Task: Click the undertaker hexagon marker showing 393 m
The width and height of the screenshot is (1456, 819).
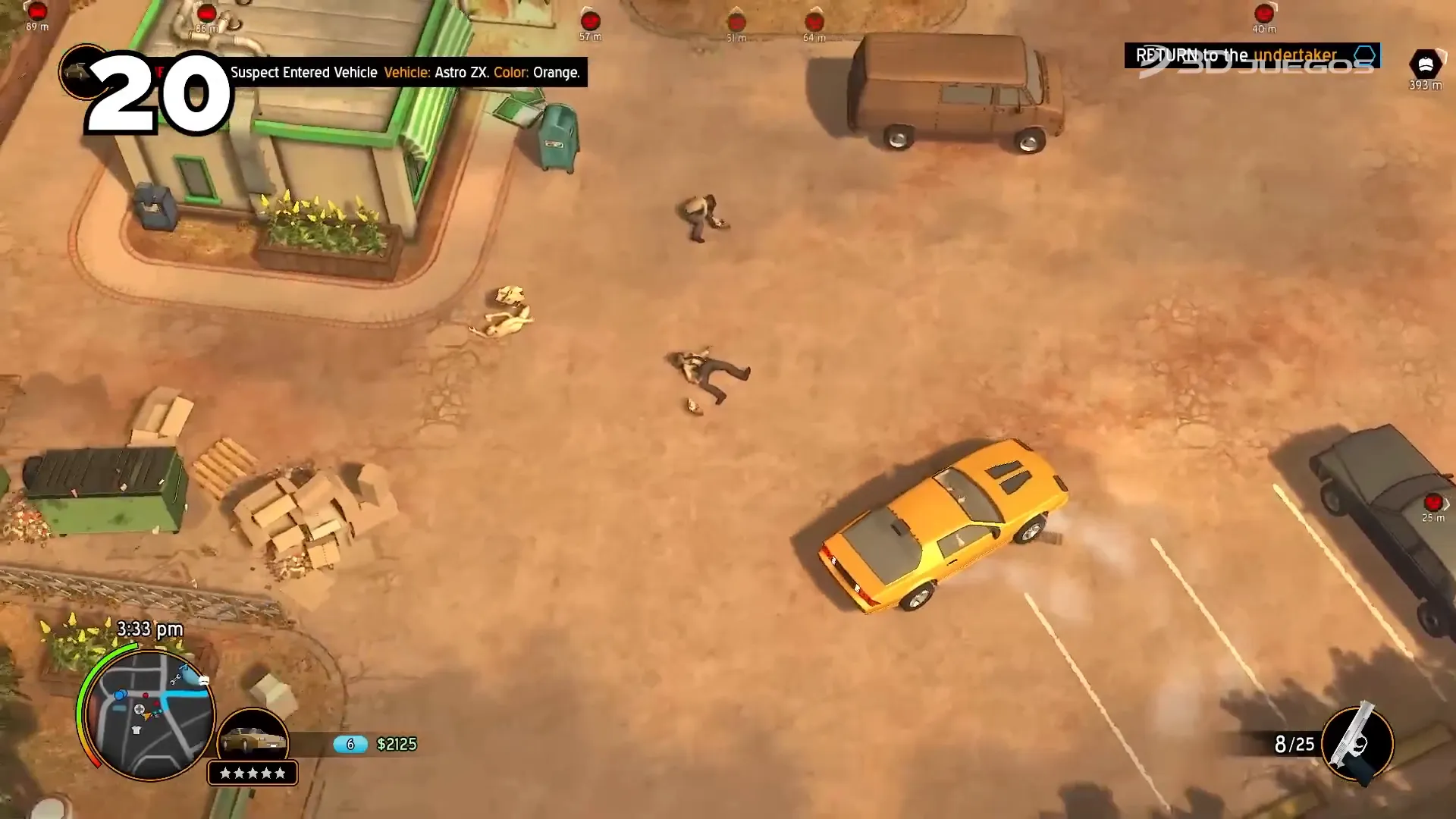Action: 1426,64
